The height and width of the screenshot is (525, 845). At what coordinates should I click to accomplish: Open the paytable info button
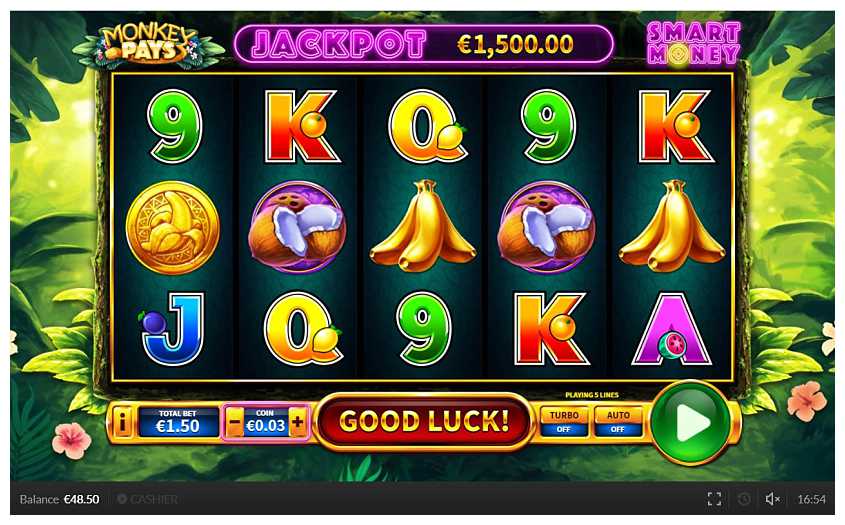123,423
